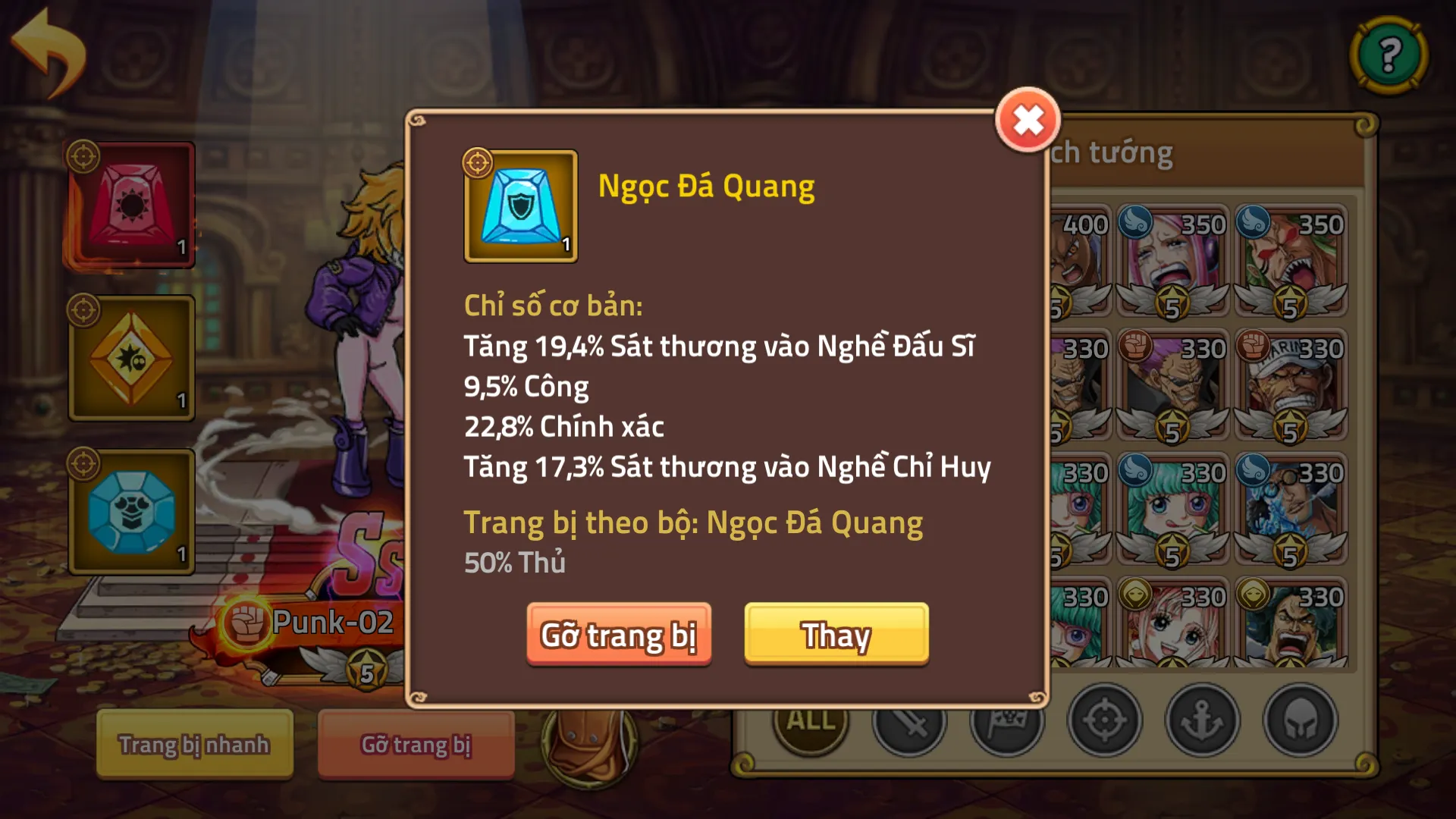Click the Ngọc Đá Quang gem icon in popup

pyautogui.click(x=520, y=206)
